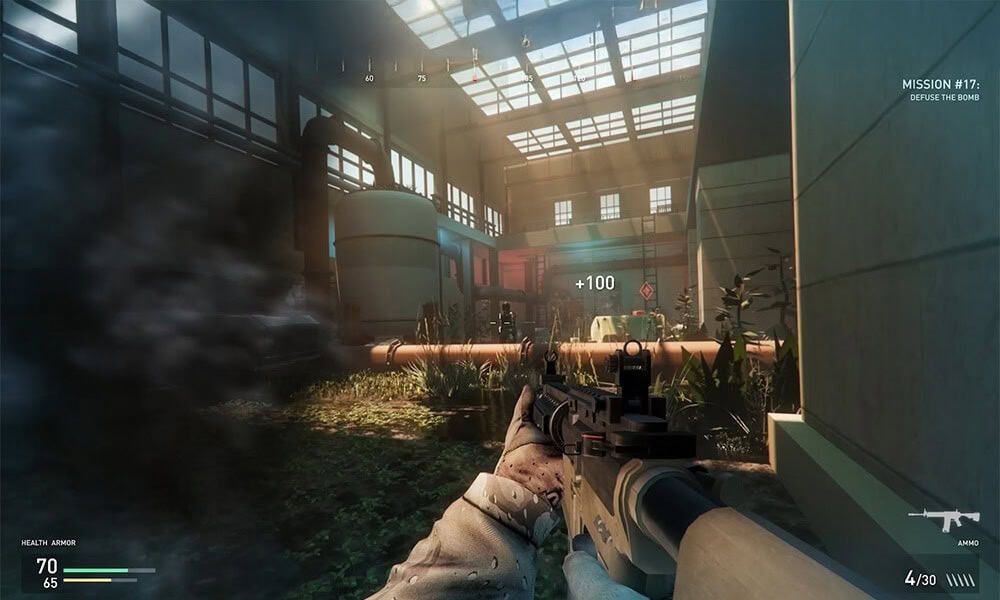Select the assault rifle weapon icon
1000x600 pixels.
tap(943, 520)
